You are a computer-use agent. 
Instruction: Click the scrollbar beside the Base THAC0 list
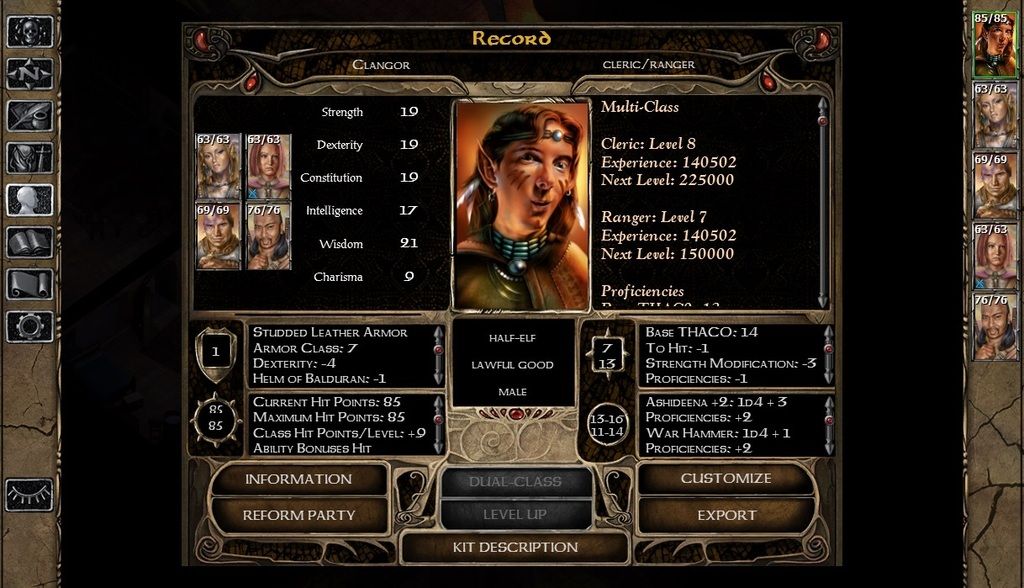pyautogui.click(x=827, y=355)
